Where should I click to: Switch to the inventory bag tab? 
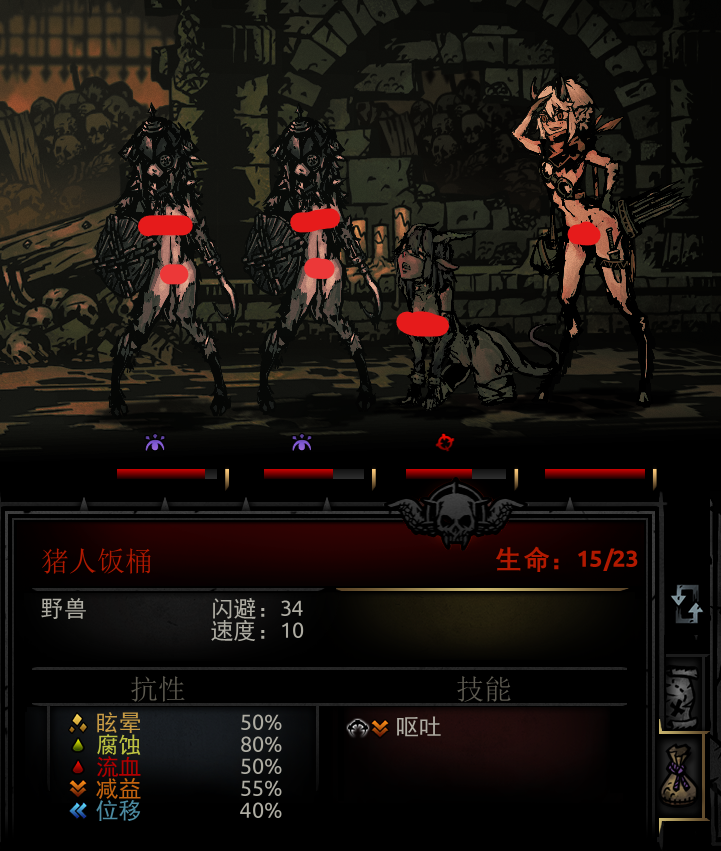click(x=684, y=776)
